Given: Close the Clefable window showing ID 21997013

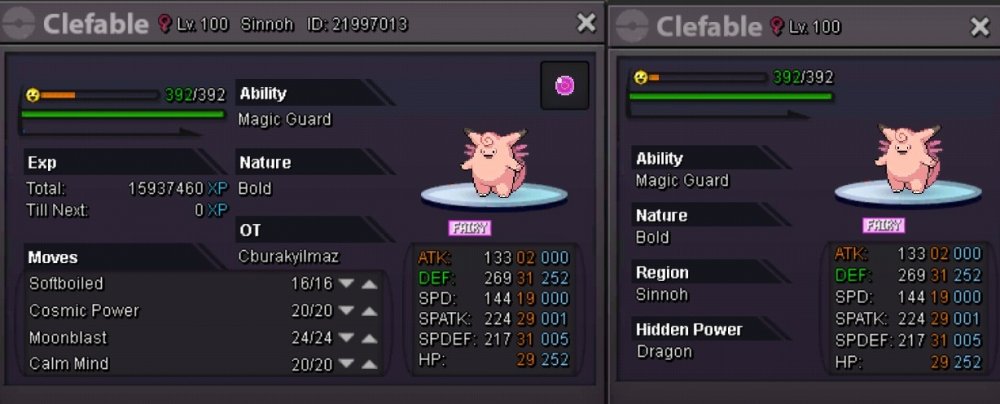Looking at the screenshot, I should (x=585, y=23).
